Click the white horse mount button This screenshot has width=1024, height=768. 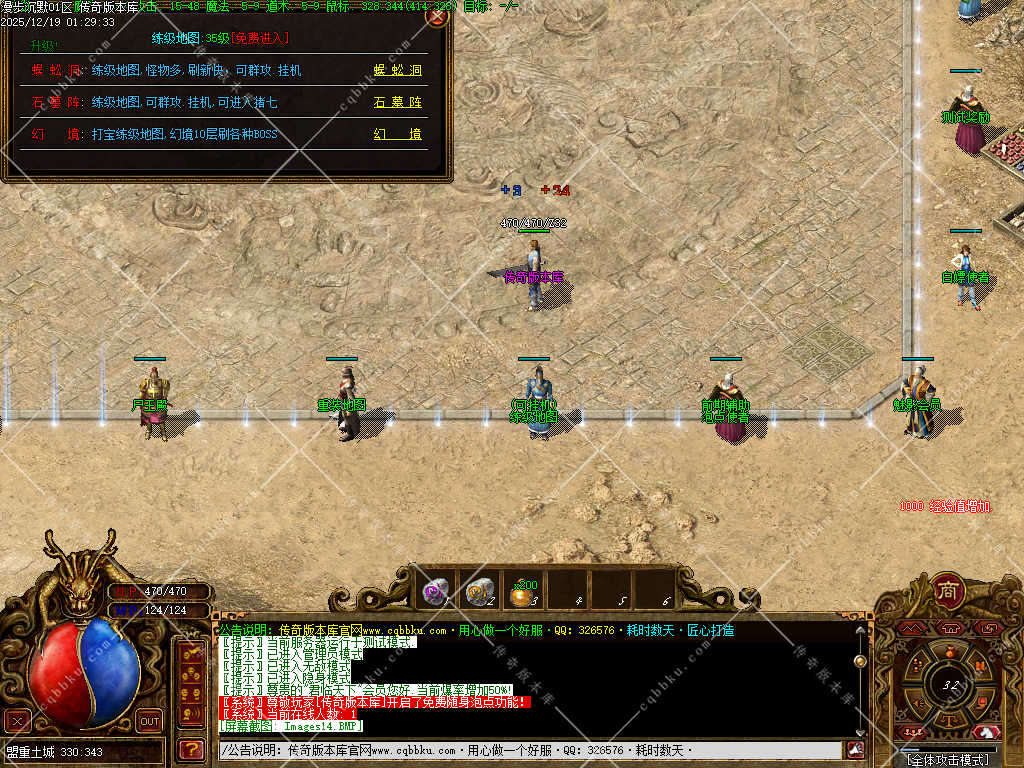[988, 731]
